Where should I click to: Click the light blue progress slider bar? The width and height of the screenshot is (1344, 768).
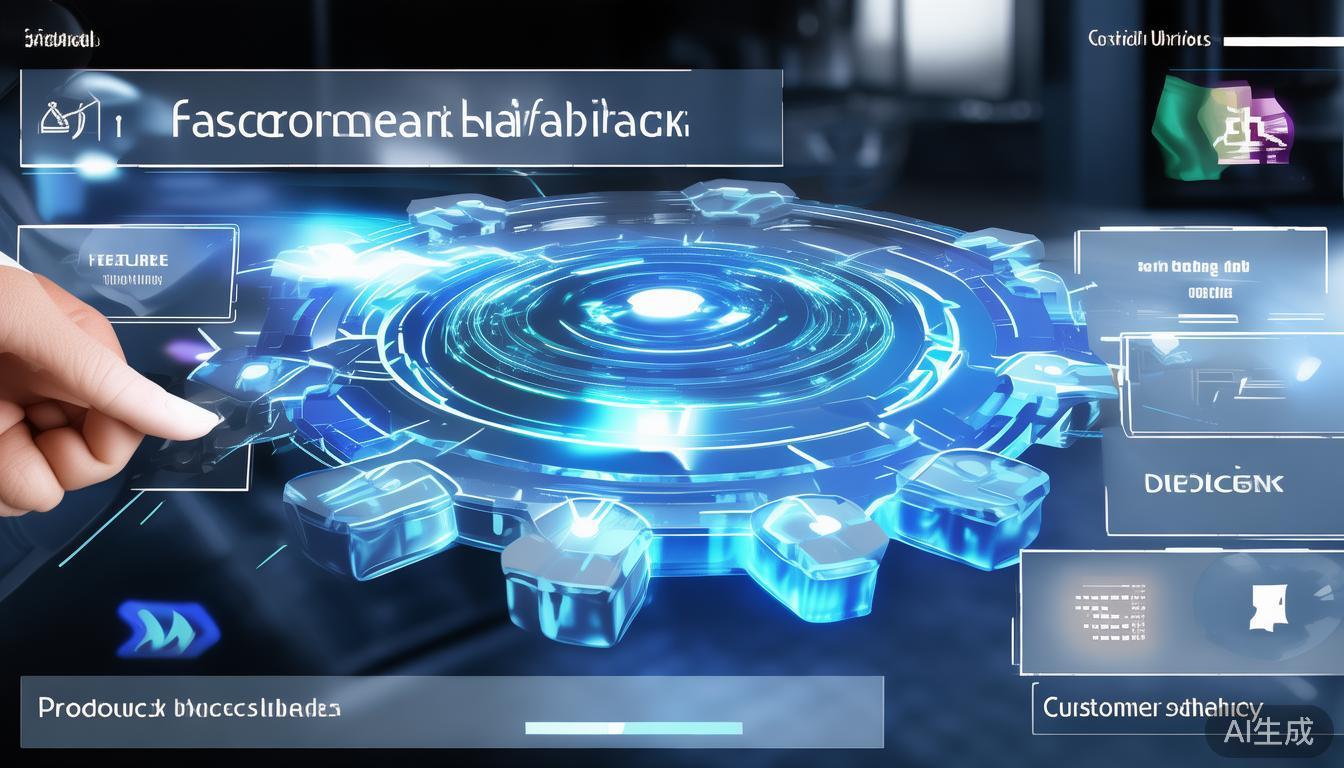point(633,728)
